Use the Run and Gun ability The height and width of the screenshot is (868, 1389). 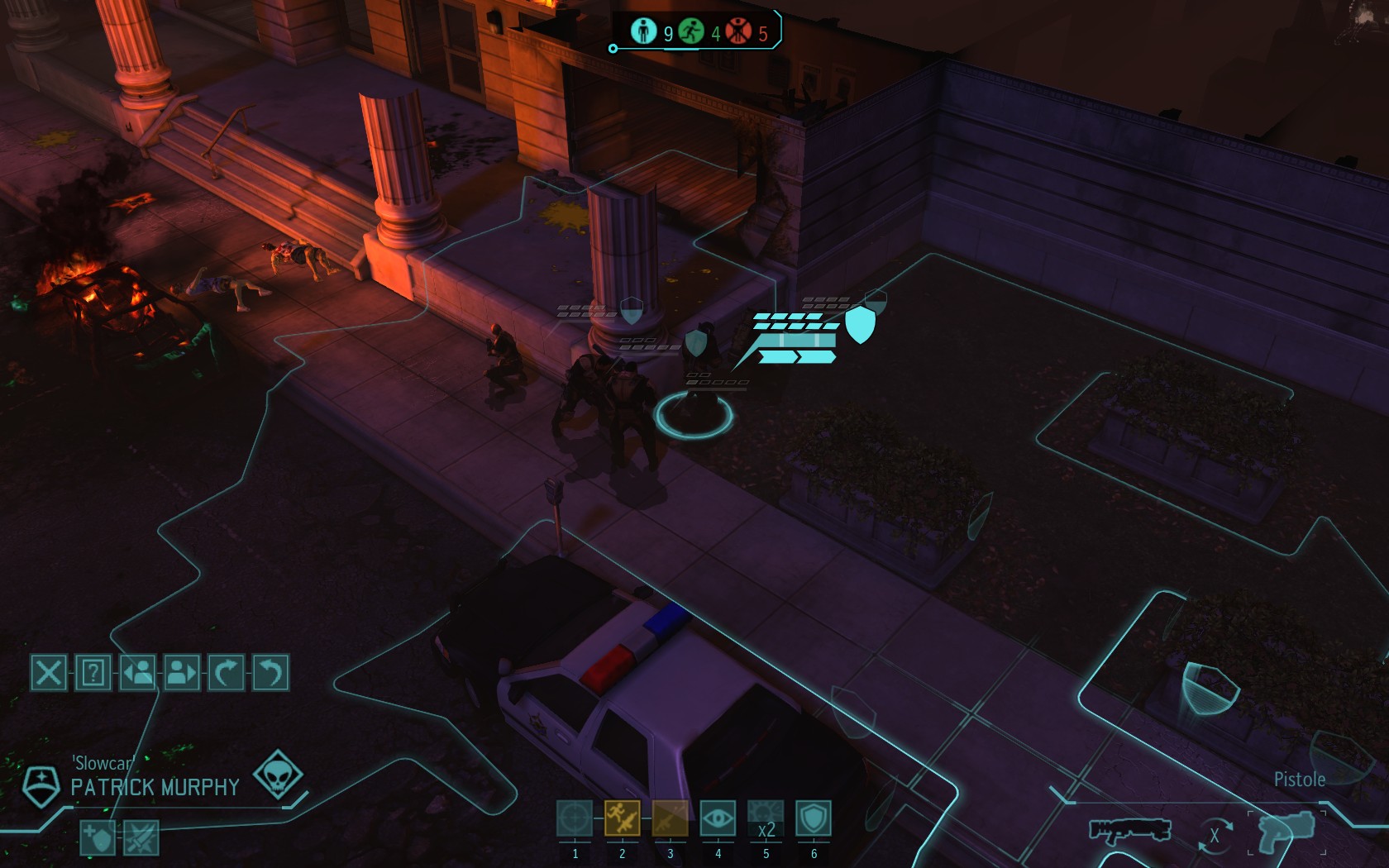[622, 818]
